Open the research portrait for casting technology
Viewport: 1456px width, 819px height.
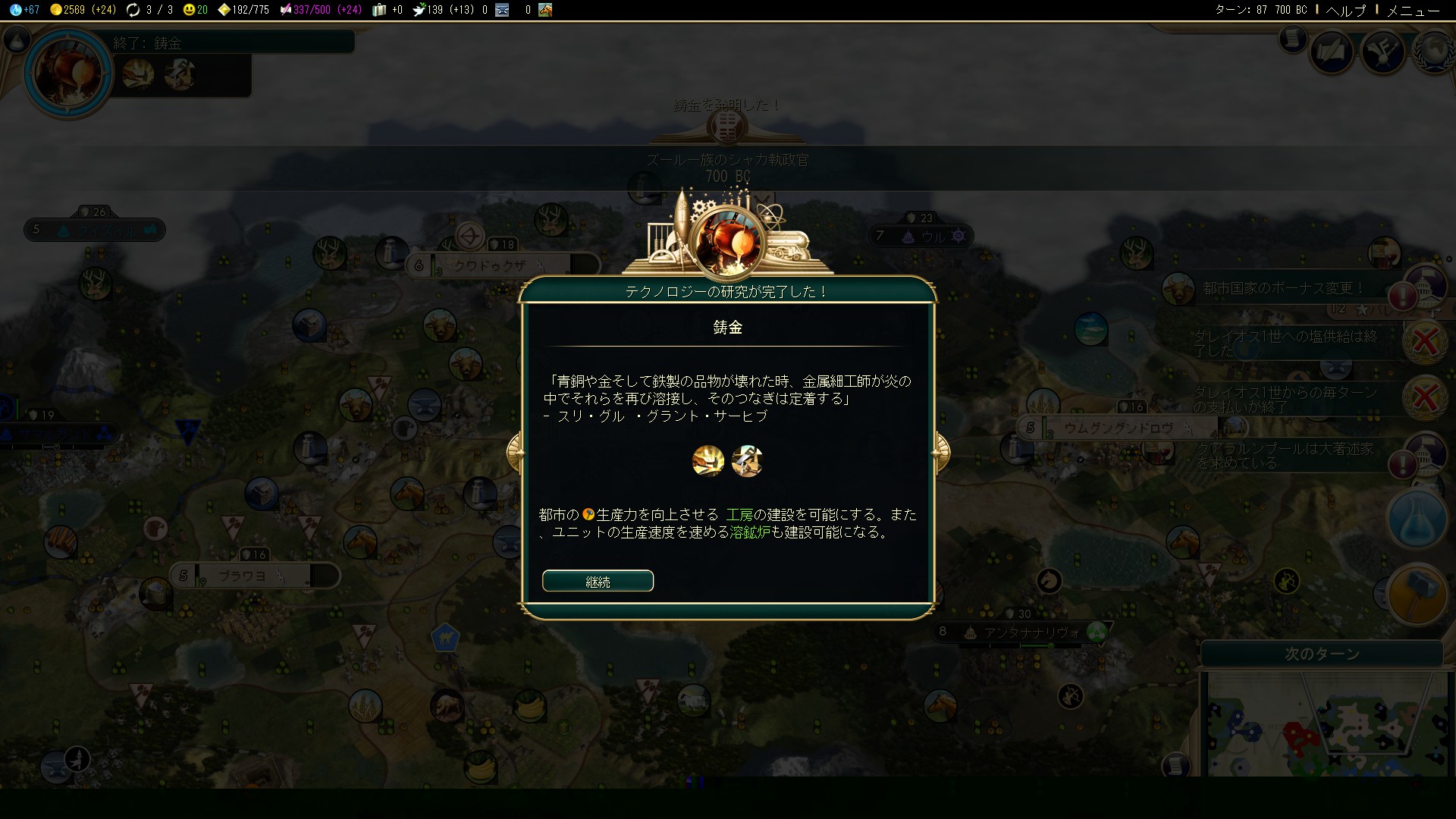coord(68,73)
